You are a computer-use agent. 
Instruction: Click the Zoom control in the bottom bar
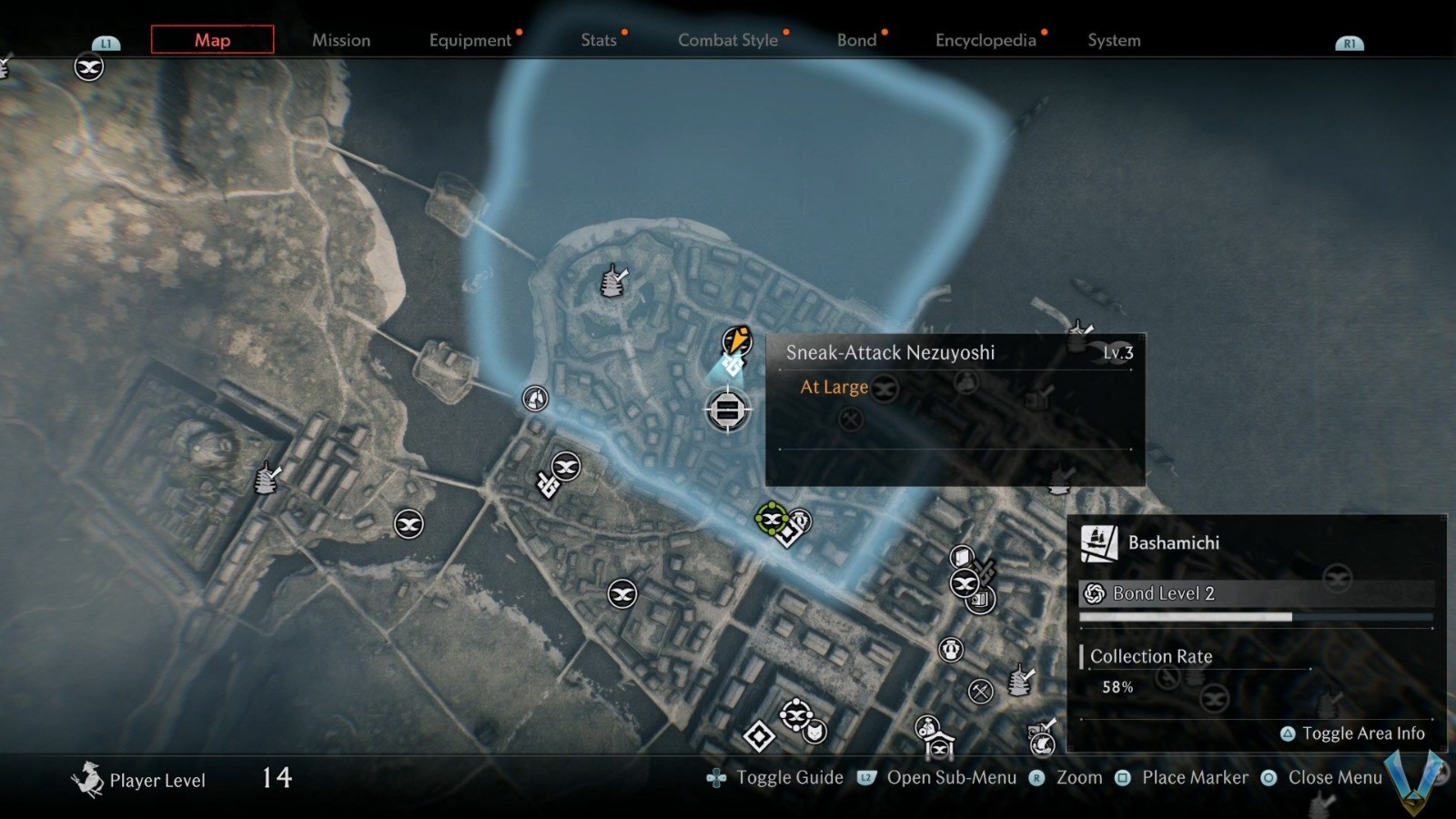point(1078,778)
